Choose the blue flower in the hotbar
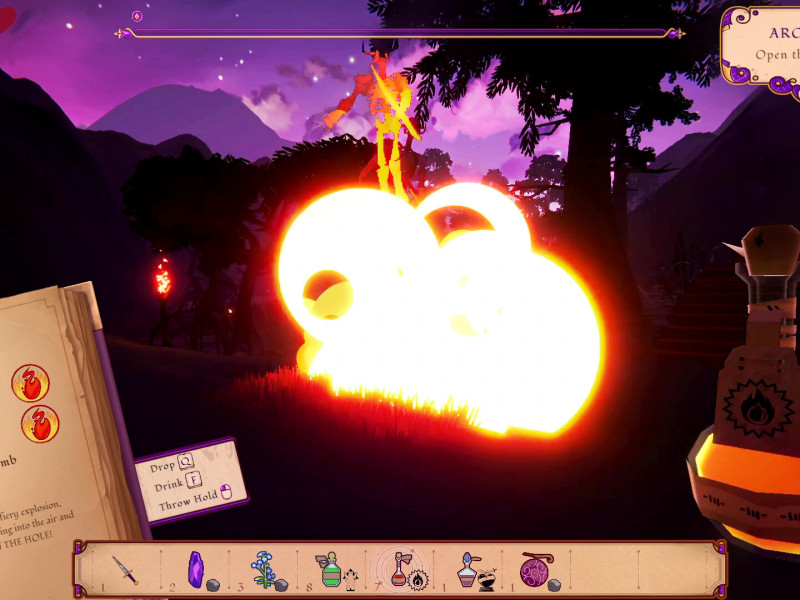This screenshot has height=600, width=800. click(264, 569)
